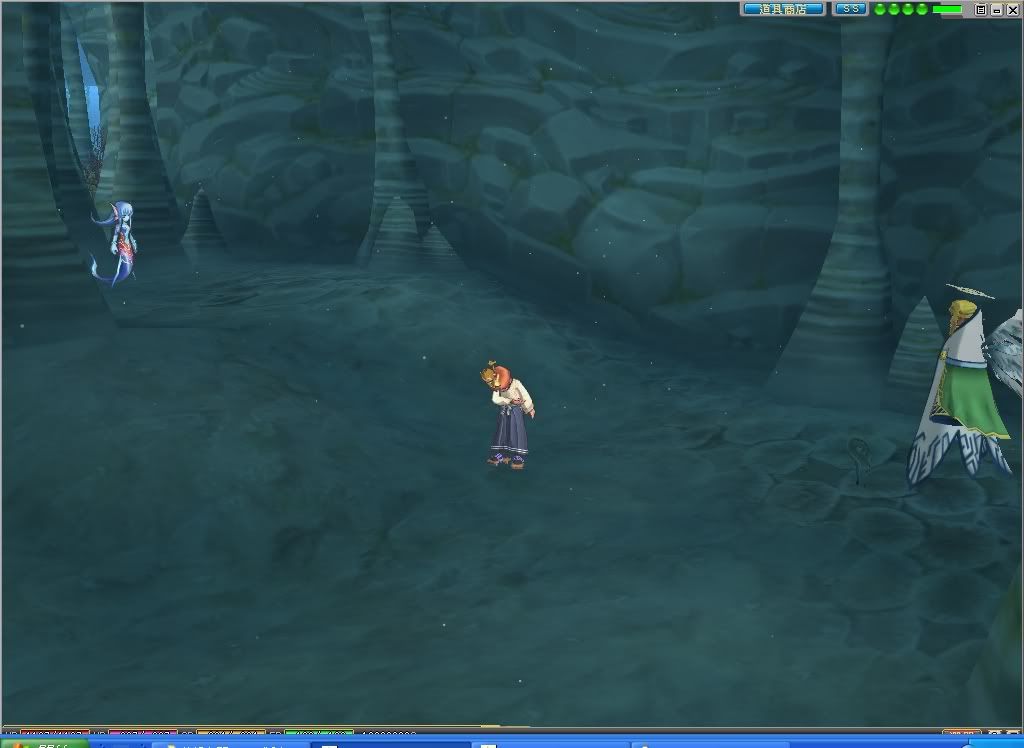Viewport: 1024px width, 748px height.
Task: Minimize the game window
Action: click(x=996, y=9)
